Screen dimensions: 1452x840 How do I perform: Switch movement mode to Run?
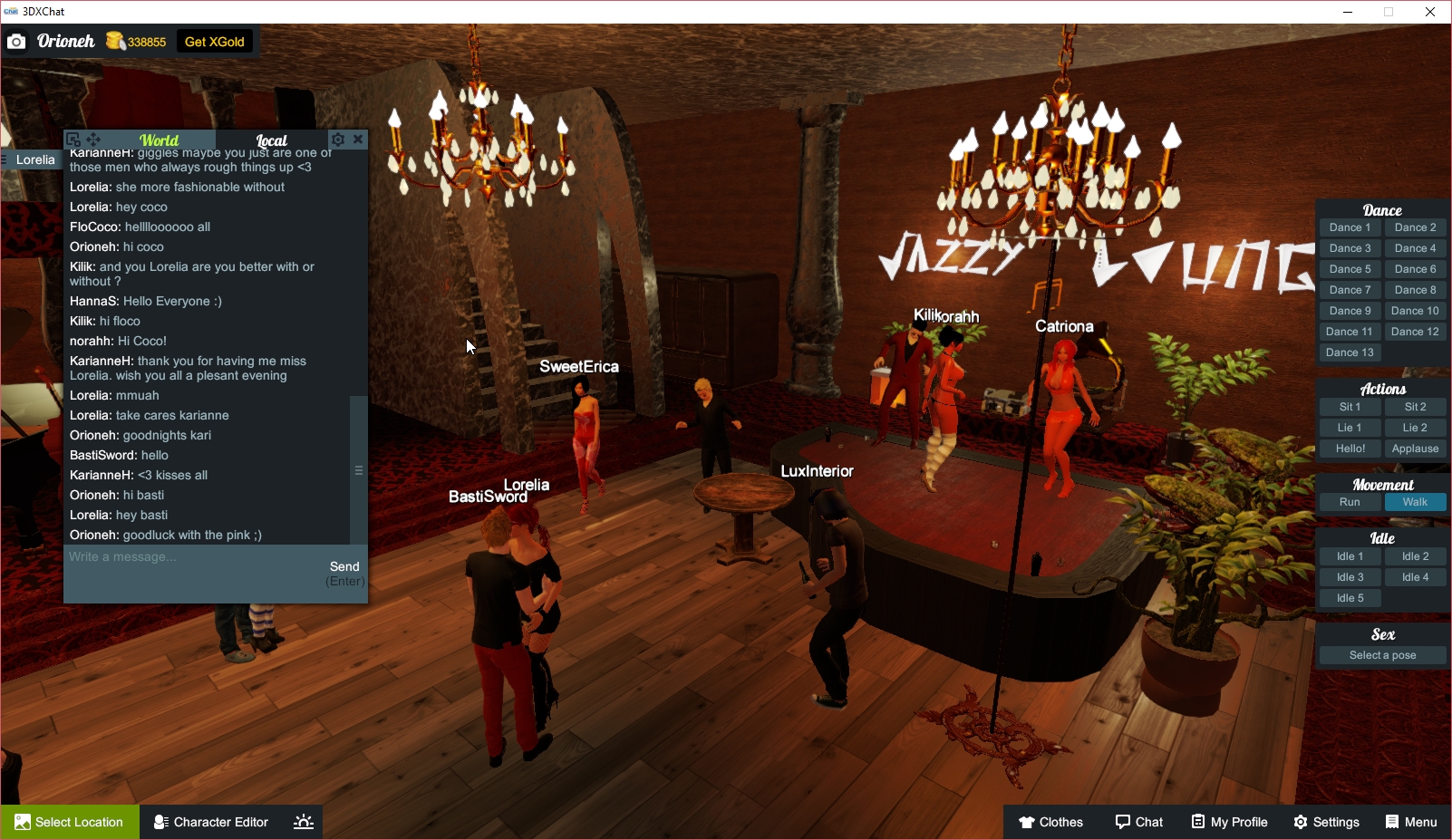coord(1350,501)
